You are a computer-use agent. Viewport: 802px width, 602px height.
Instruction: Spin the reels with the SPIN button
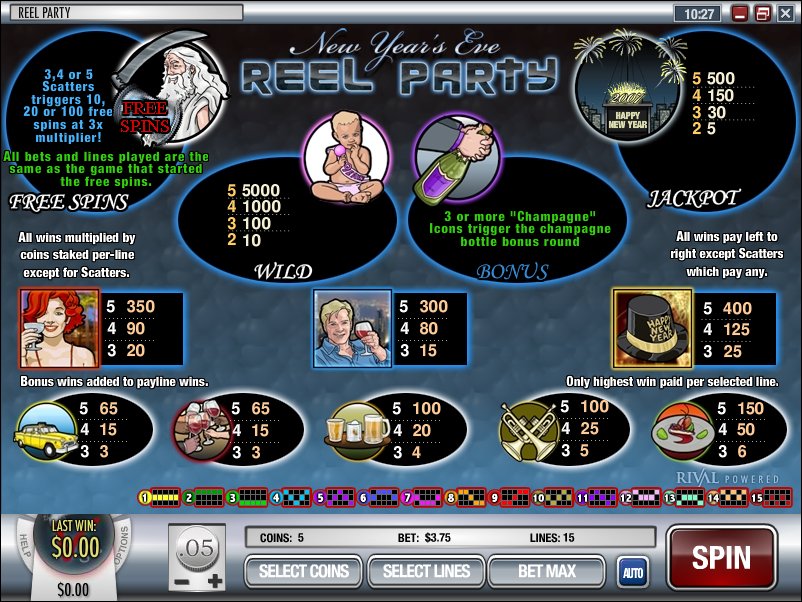721,558
